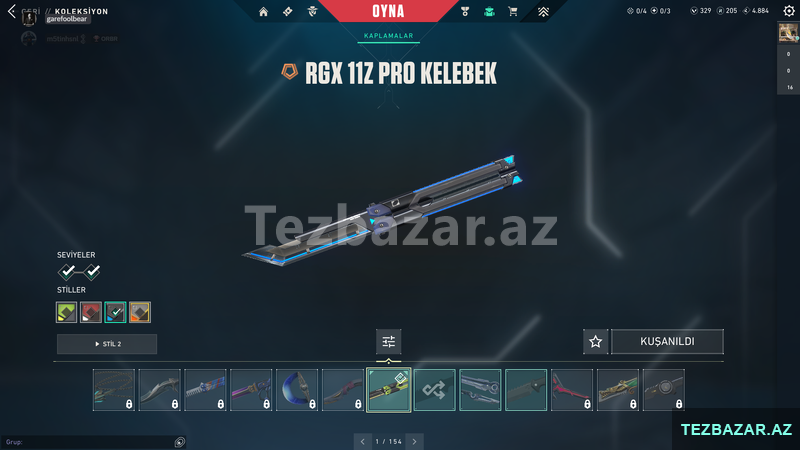The image size is (800, 450).
Task: Choose the blue curved karambit knife thumbnail
Action: click(x=297, y=390)
